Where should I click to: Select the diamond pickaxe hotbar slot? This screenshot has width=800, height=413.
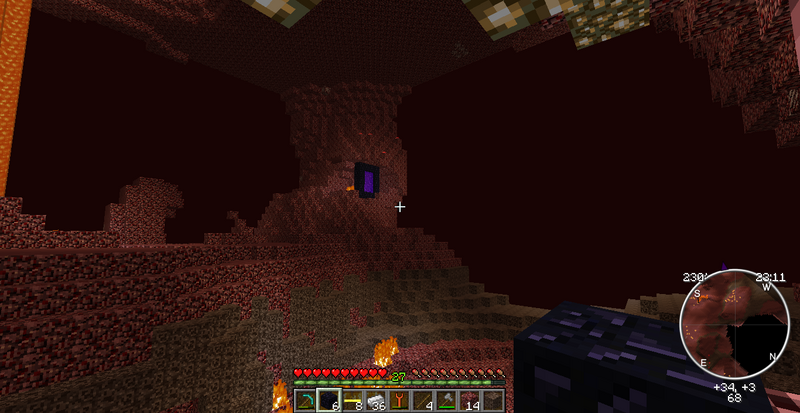pyautogui.click(x=306, y=400)
